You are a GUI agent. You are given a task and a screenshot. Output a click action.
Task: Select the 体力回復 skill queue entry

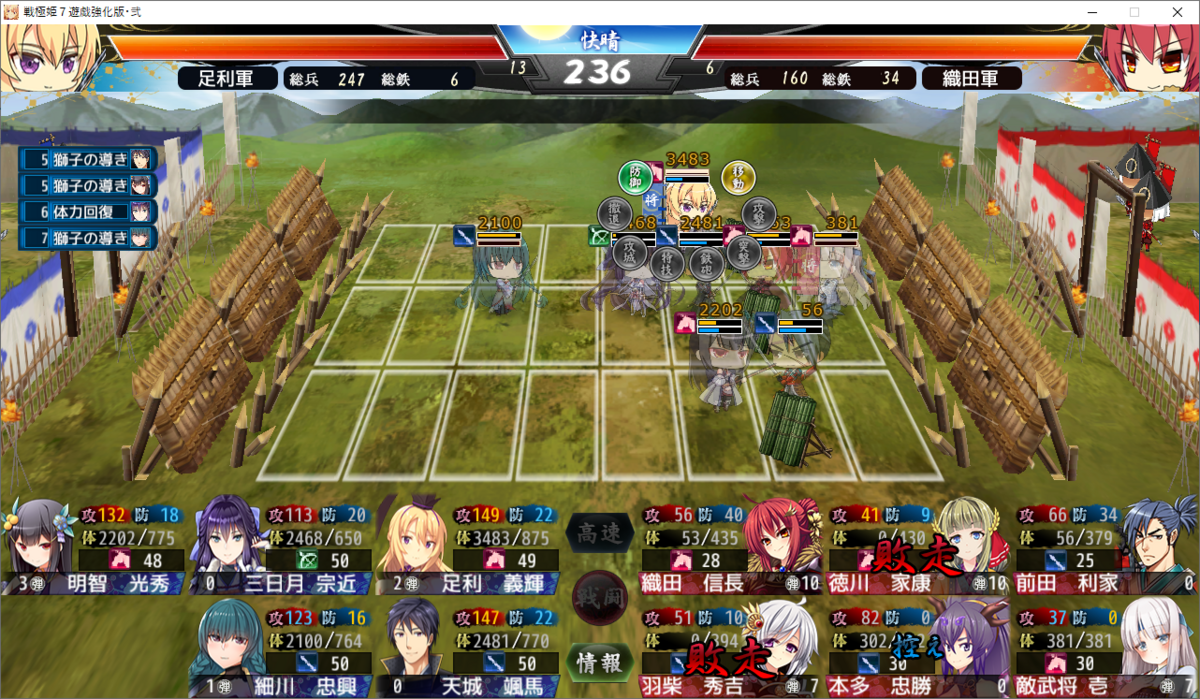pyautogui.click(x=90, y=211)
